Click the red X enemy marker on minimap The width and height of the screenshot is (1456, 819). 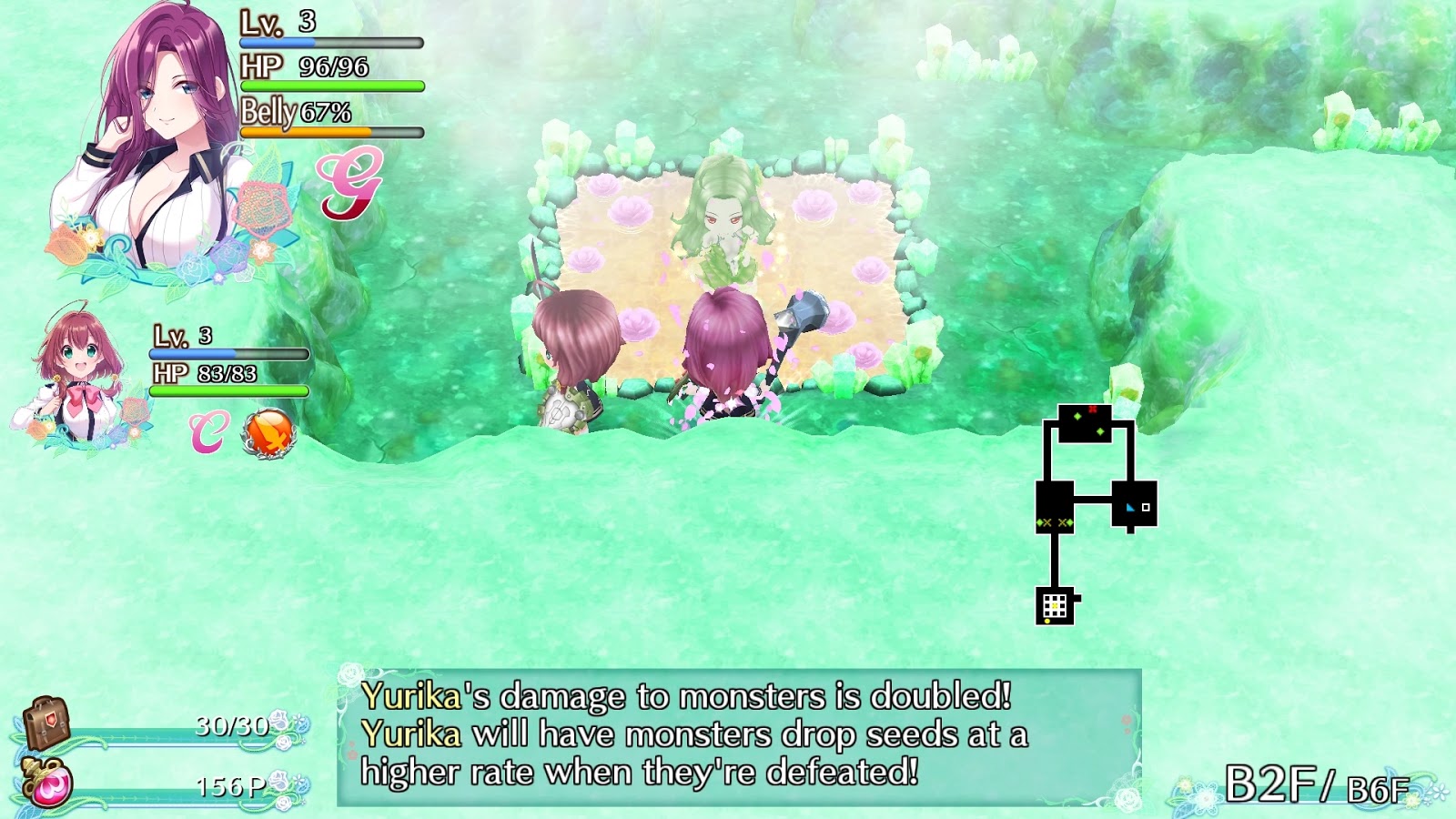(x=1093, y=409)
